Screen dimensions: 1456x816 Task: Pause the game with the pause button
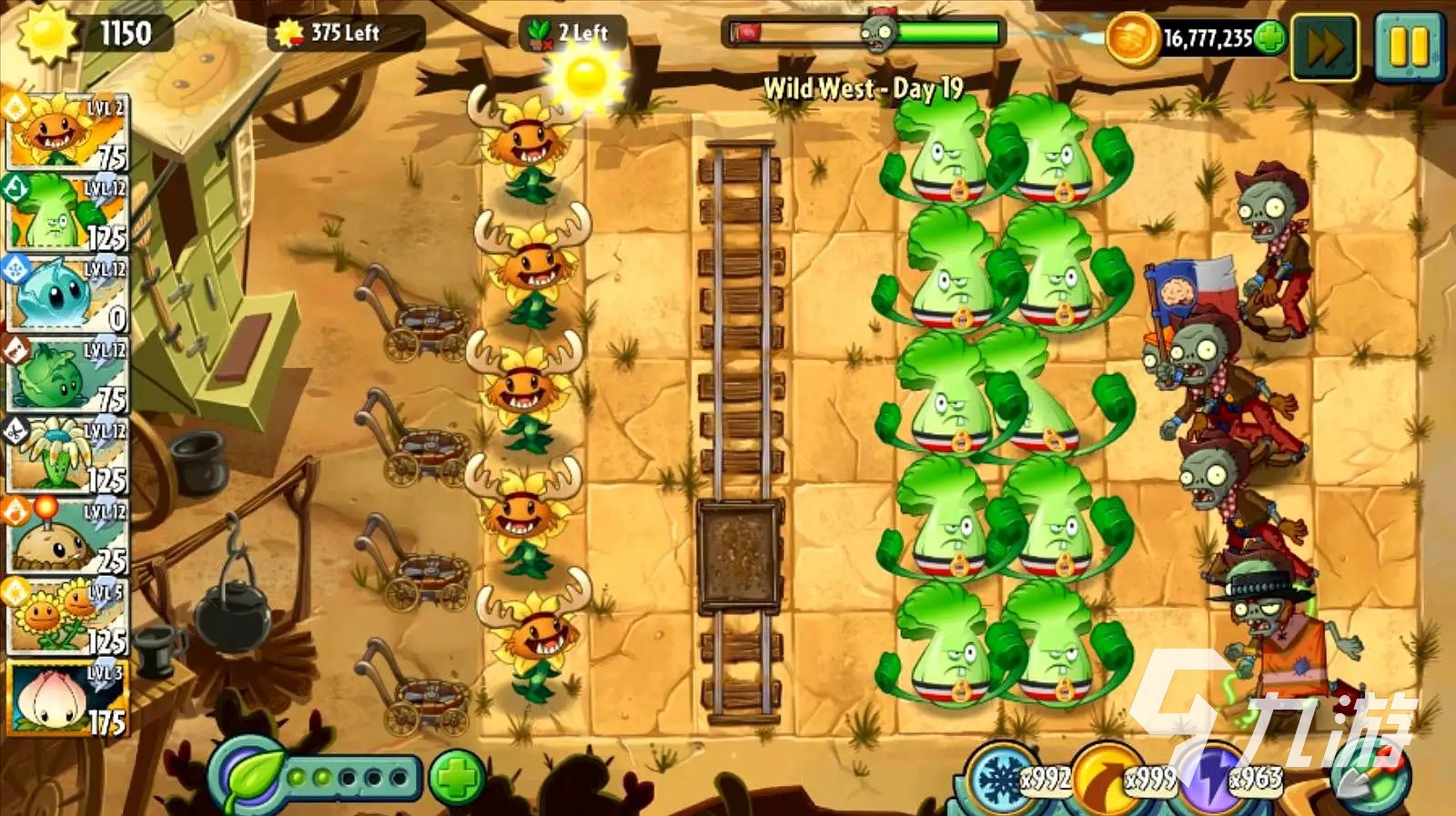pos(1408,46)
